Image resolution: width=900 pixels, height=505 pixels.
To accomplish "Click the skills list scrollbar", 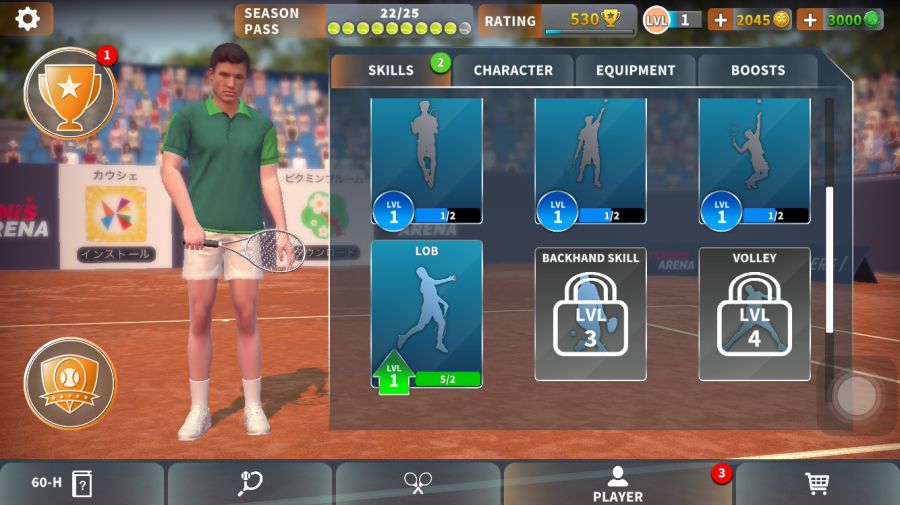I will (x=829, y=258).
